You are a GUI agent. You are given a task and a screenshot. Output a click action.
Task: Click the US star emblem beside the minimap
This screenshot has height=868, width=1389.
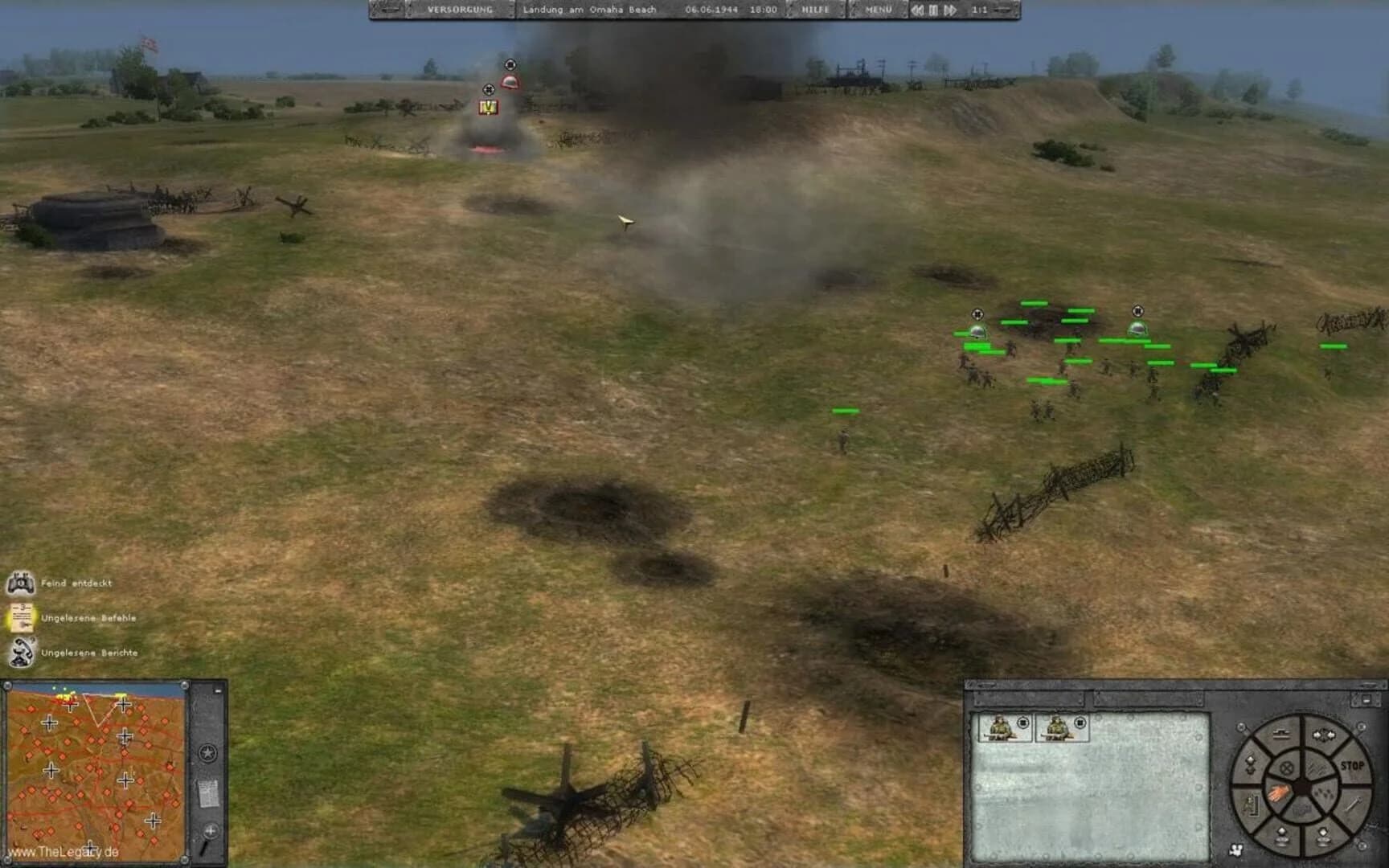(209, 755)
